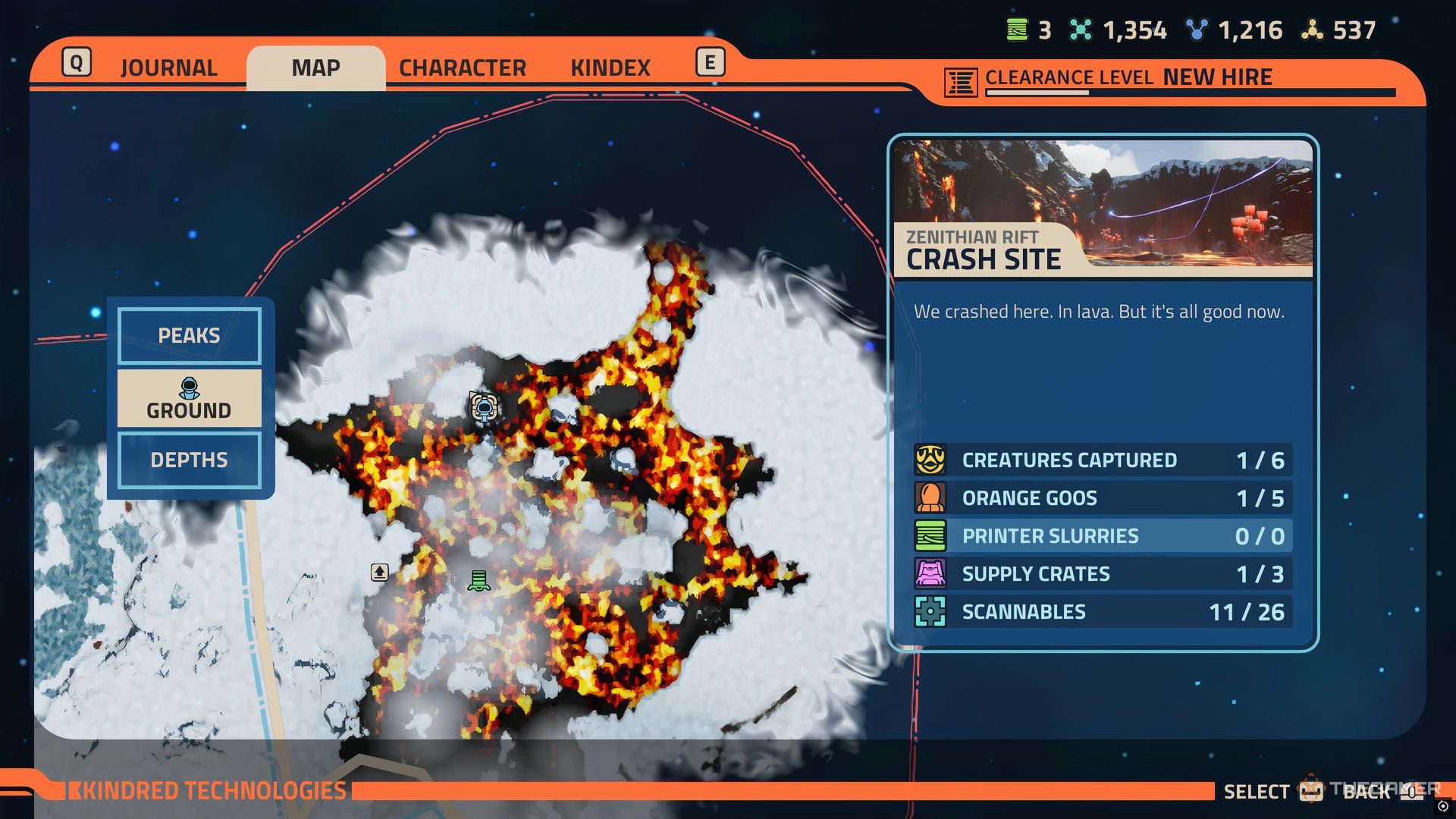Choose the Scannables row
This screenshot has width=1456, height=819.
pos(1103,612)
